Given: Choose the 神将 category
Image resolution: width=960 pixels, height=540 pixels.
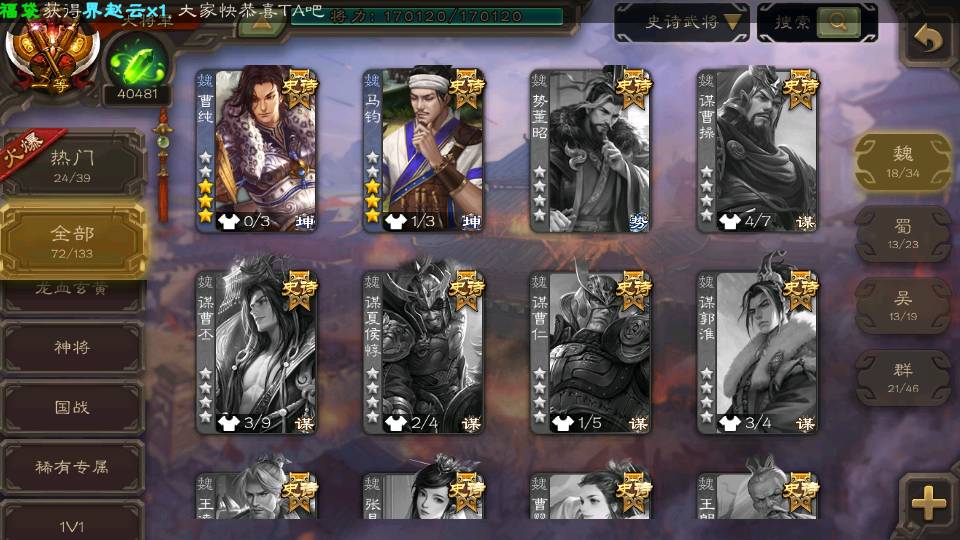Looking at the screenshot, I should tap(72, 347).
